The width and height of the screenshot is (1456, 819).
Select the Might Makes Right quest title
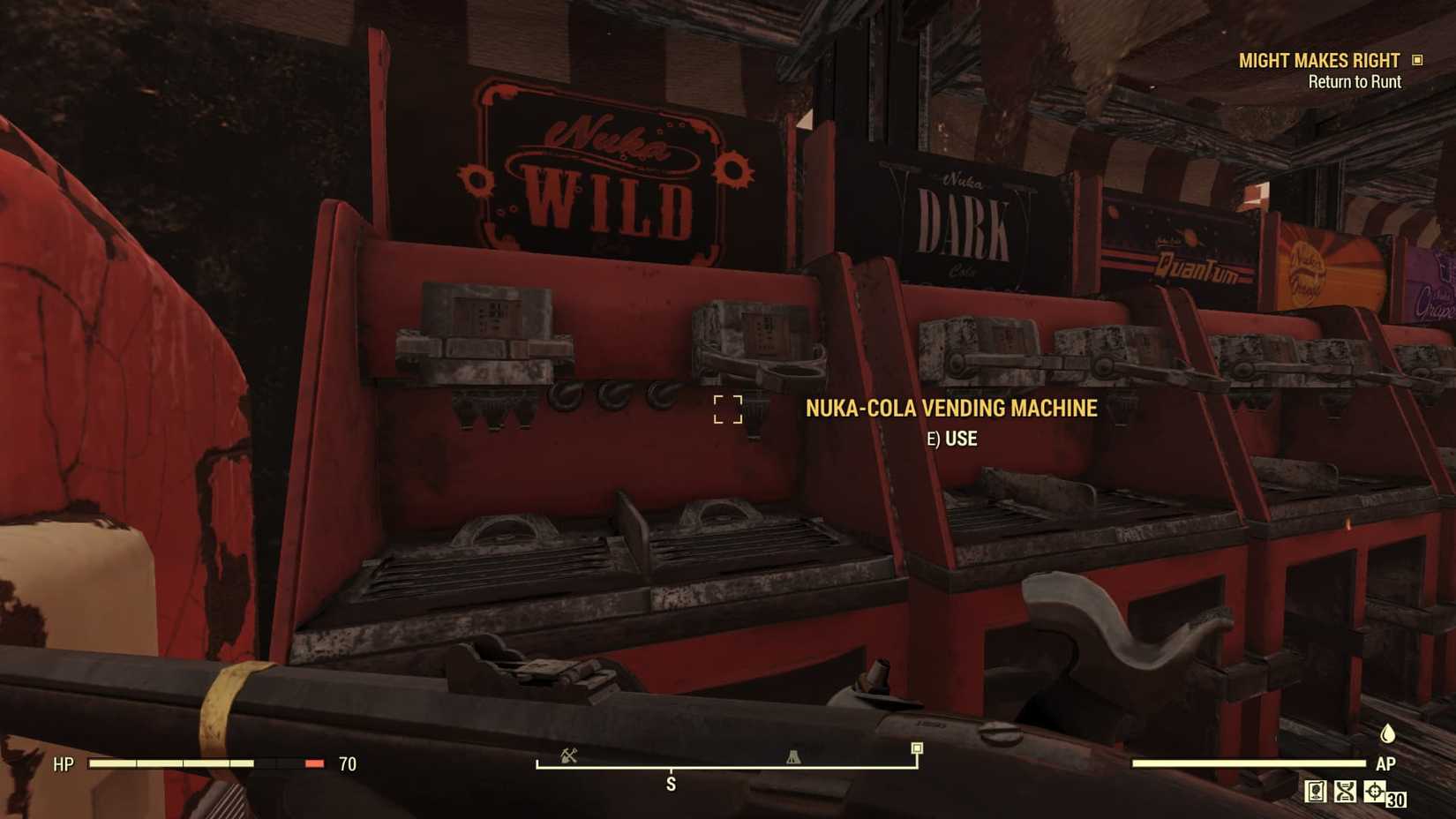1318,61
